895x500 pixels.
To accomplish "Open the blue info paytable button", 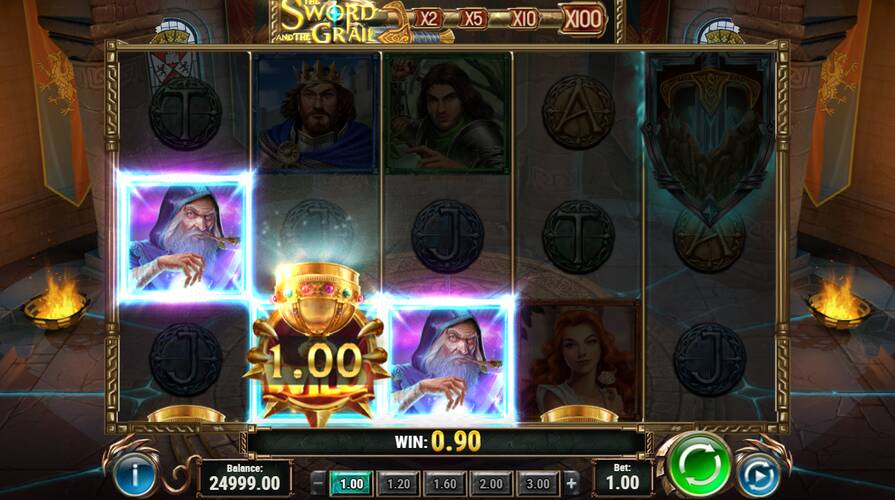I will [136, 472].
